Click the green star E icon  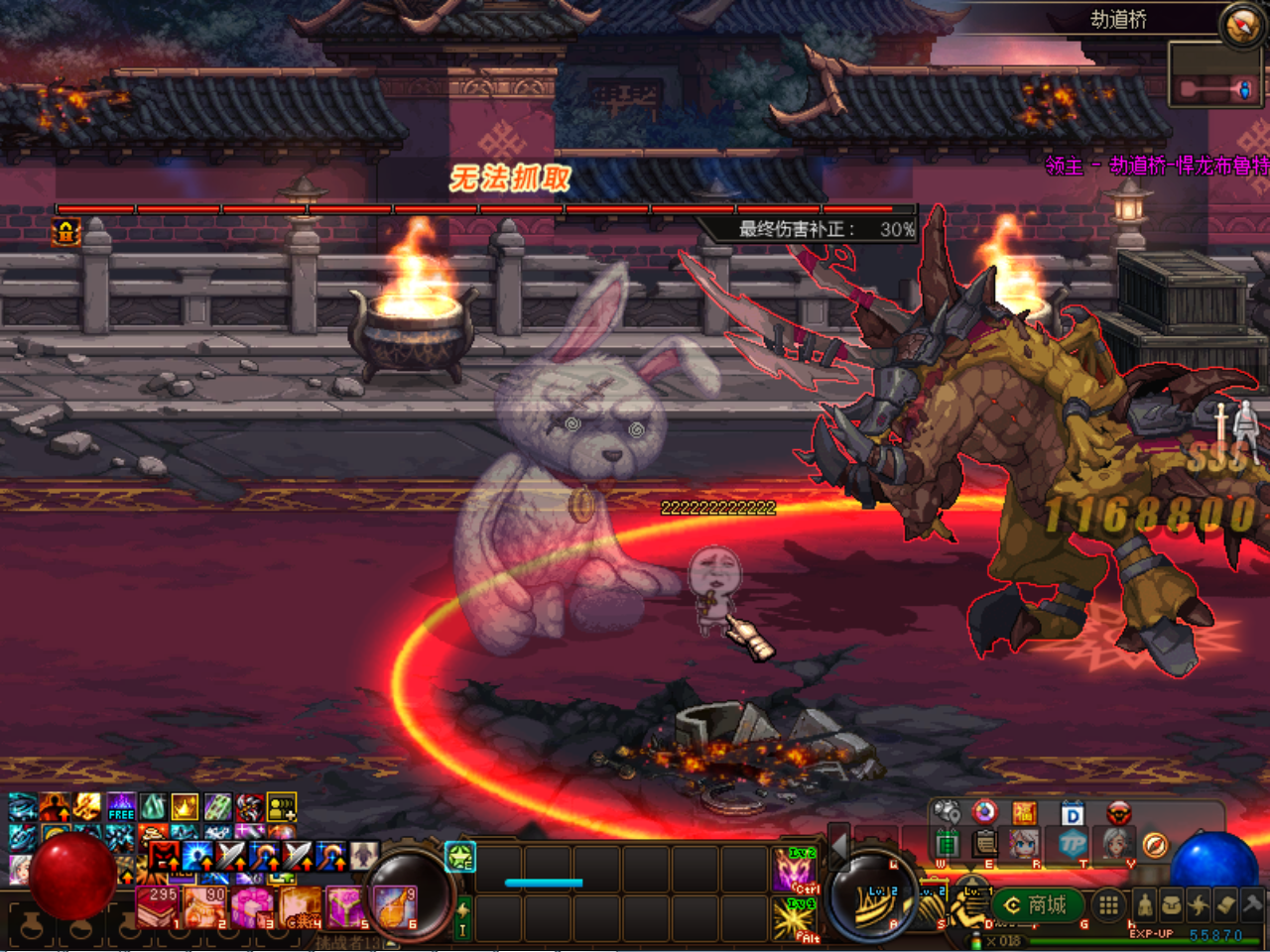click(460, 857)
